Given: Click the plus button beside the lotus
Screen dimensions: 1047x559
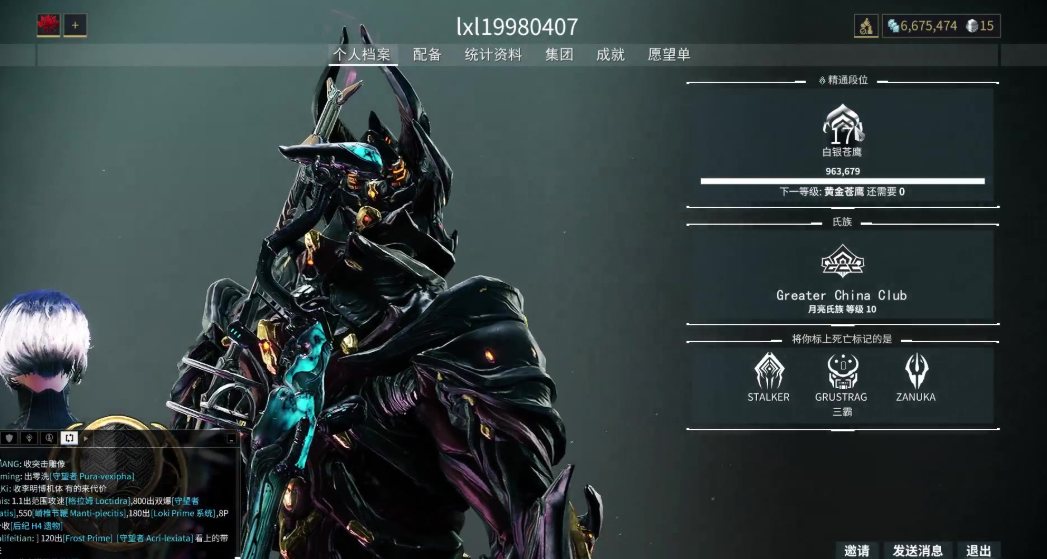Looking at the screenshot, I should click(75, 26).
